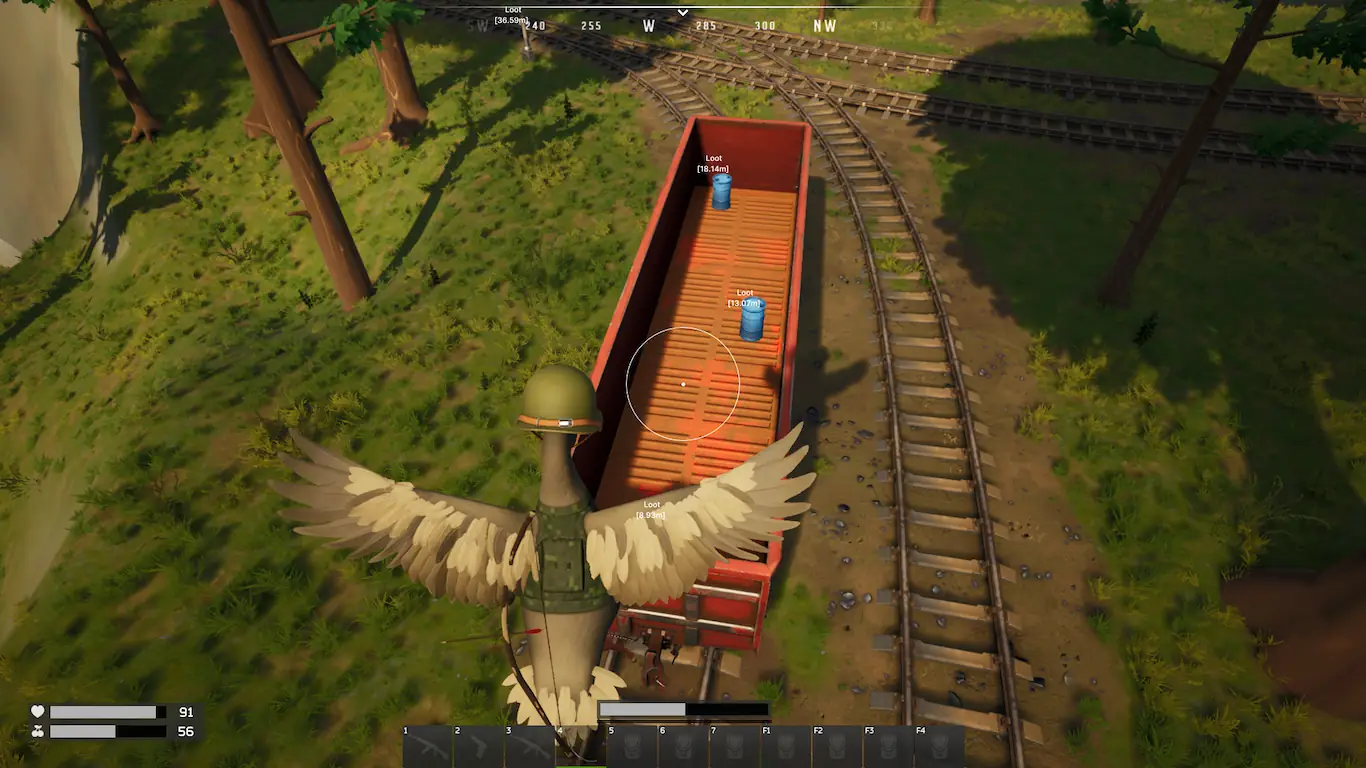Choose hotbar slot 6
The image size is (1366, 768).
(x=683, y=747)
